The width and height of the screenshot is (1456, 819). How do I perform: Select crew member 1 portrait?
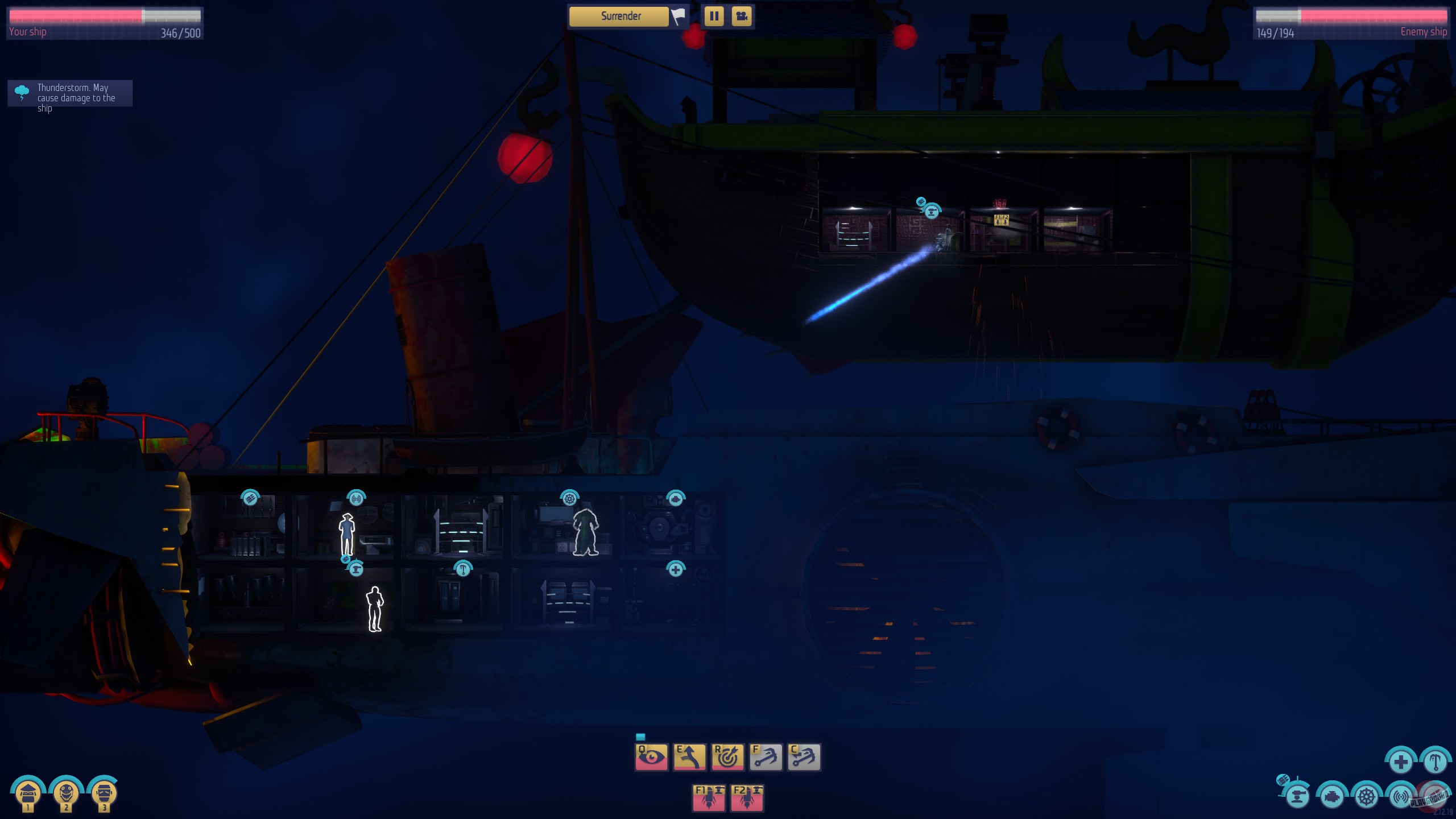point(28,792)
